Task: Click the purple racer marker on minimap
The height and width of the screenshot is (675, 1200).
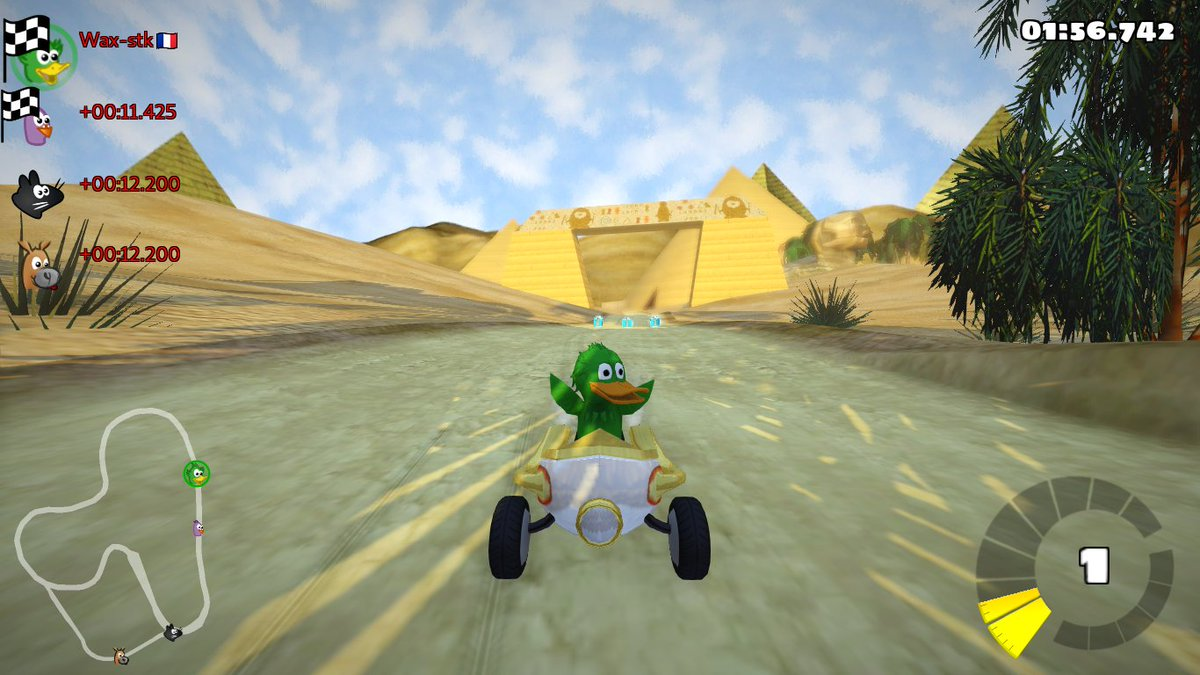Action: pyautogui.click(x=198, y=527)
